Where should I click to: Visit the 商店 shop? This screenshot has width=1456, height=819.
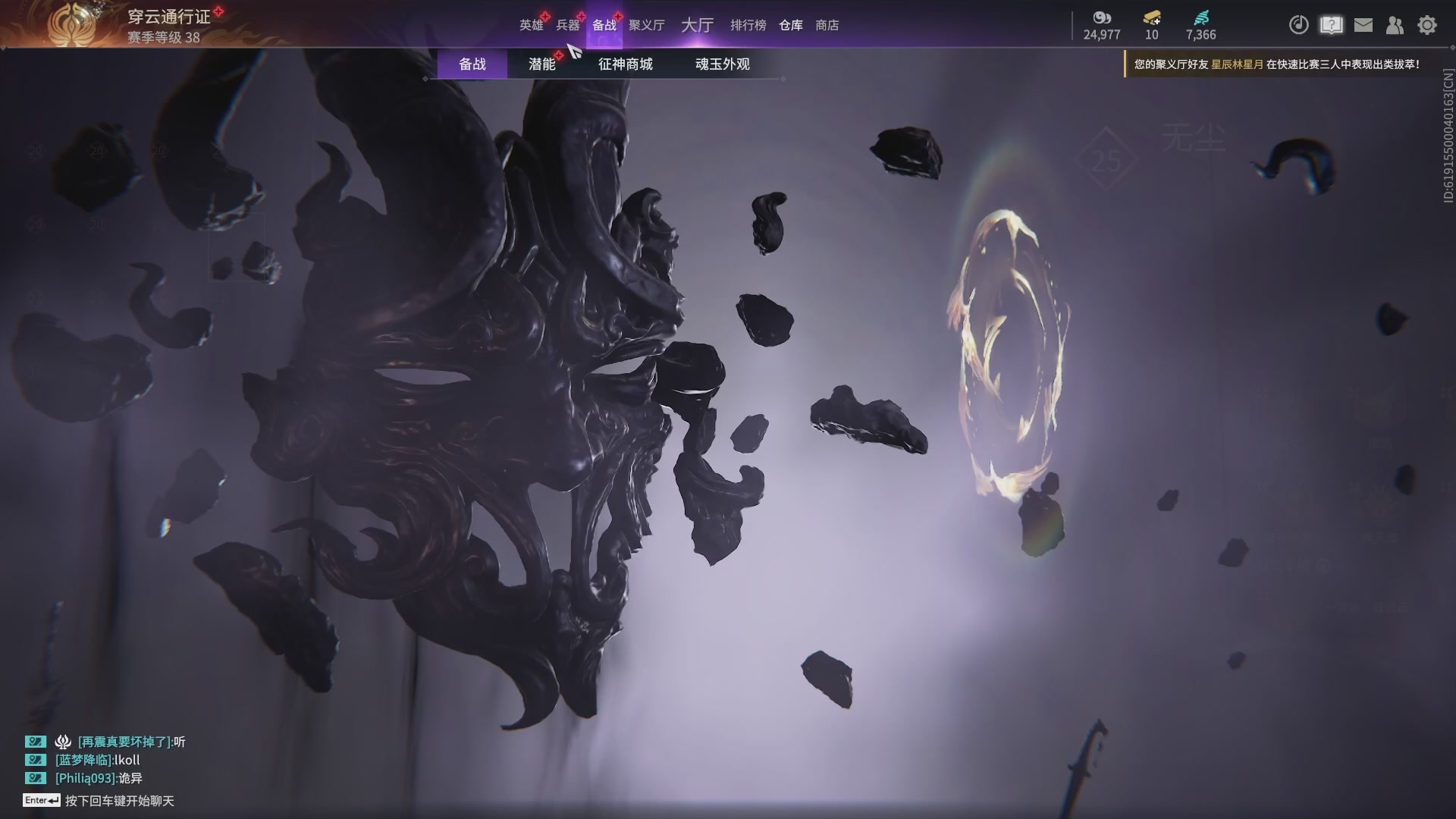(827, 25)
